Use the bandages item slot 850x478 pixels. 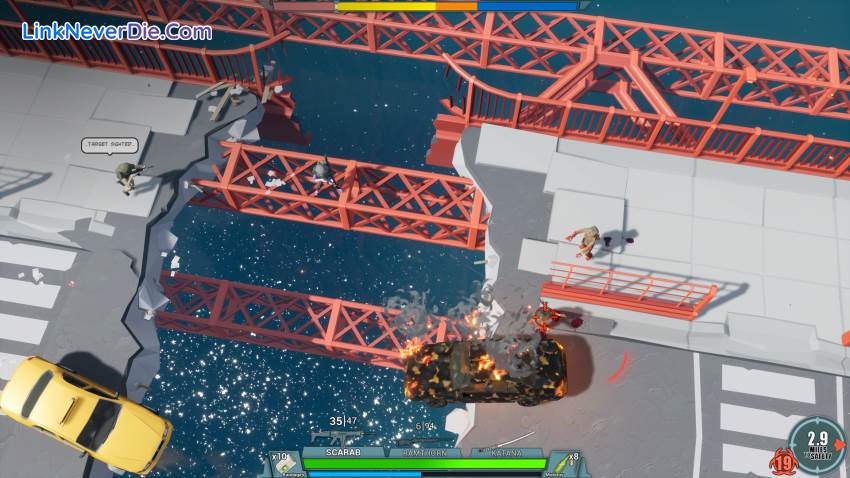283,463
